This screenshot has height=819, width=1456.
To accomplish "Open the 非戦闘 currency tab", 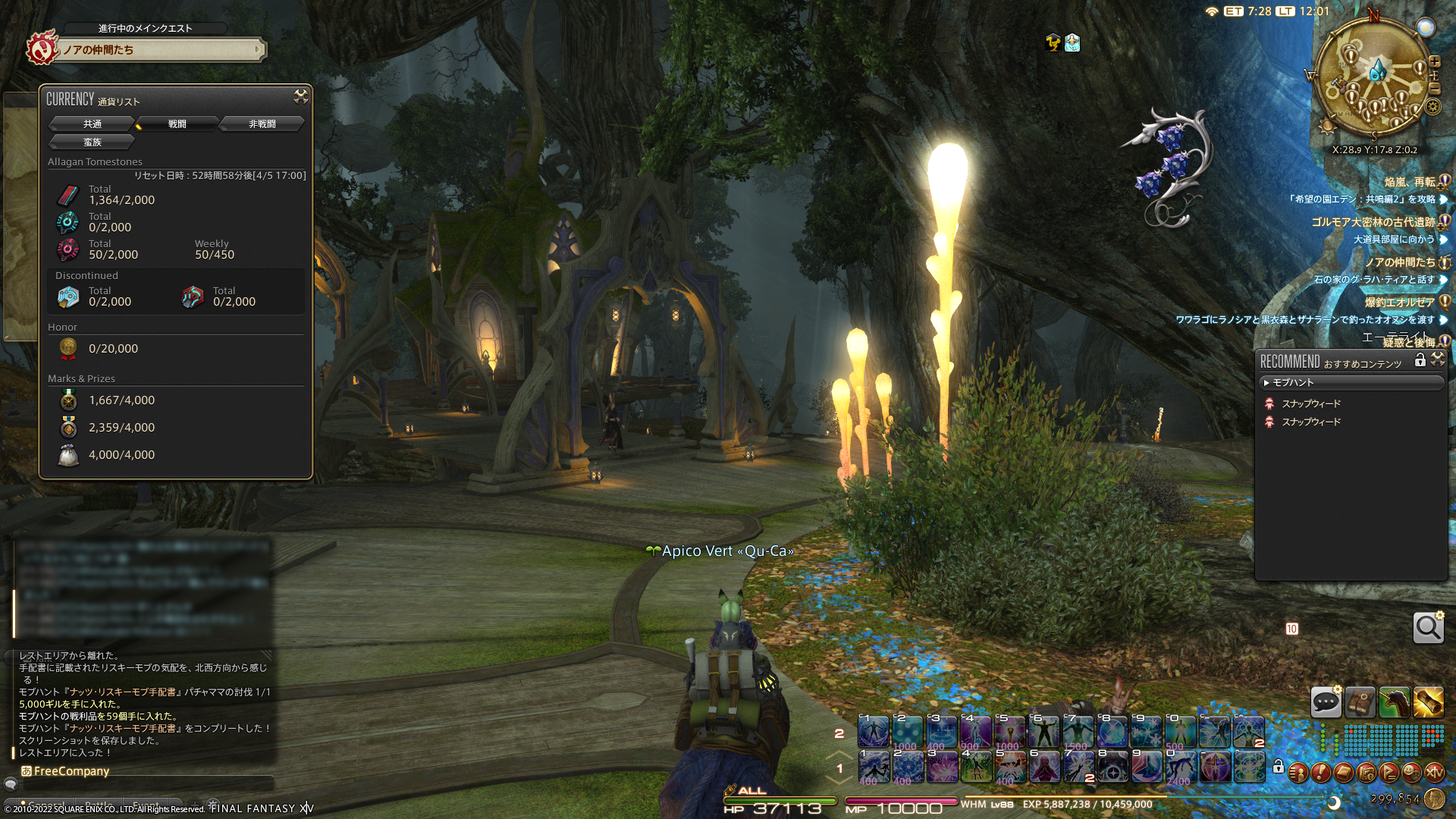I will (x=262, y=124).
